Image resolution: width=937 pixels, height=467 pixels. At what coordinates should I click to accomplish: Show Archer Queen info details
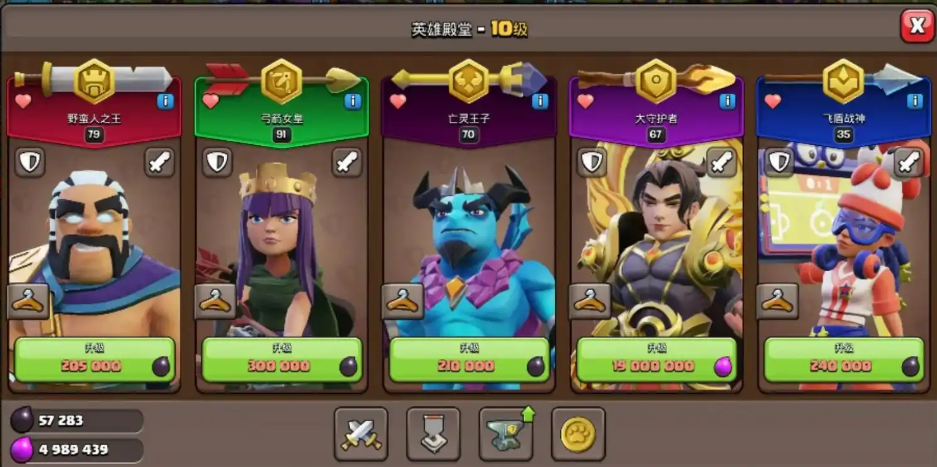point(353,101)
